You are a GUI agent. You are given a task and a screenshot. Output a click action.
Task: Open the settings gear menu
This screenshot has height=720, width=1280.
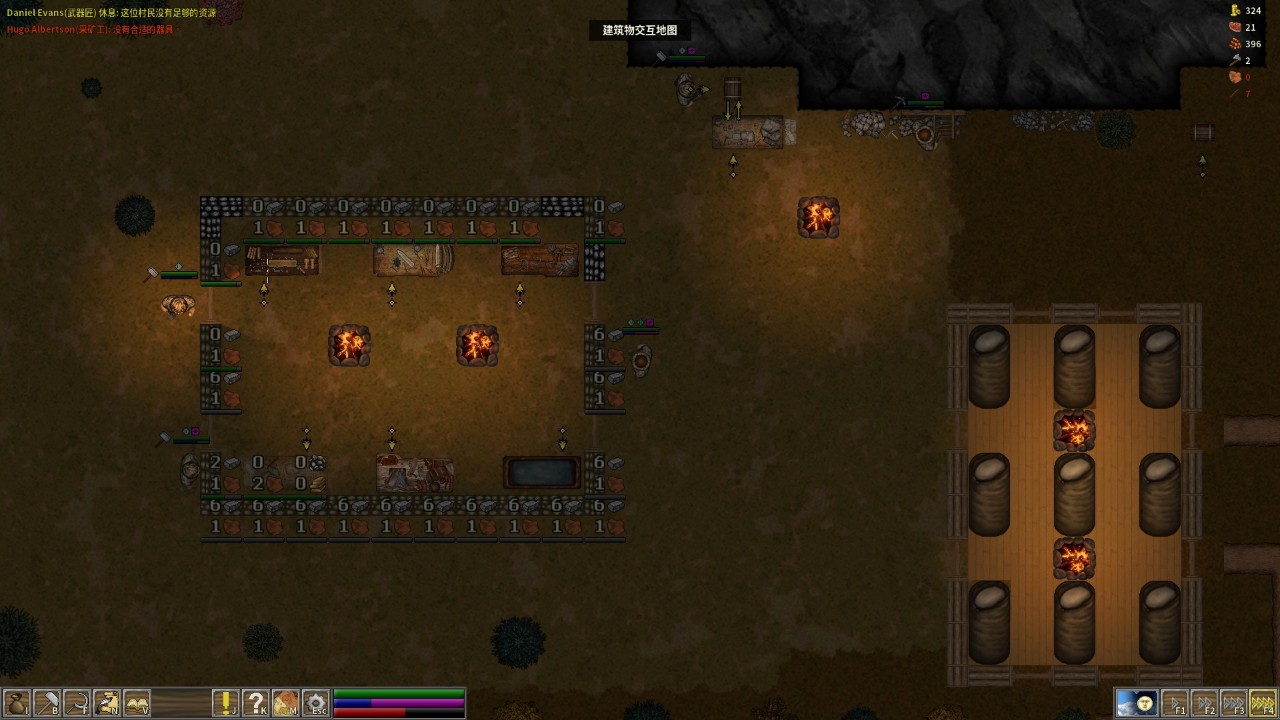(x=315, y=701)
